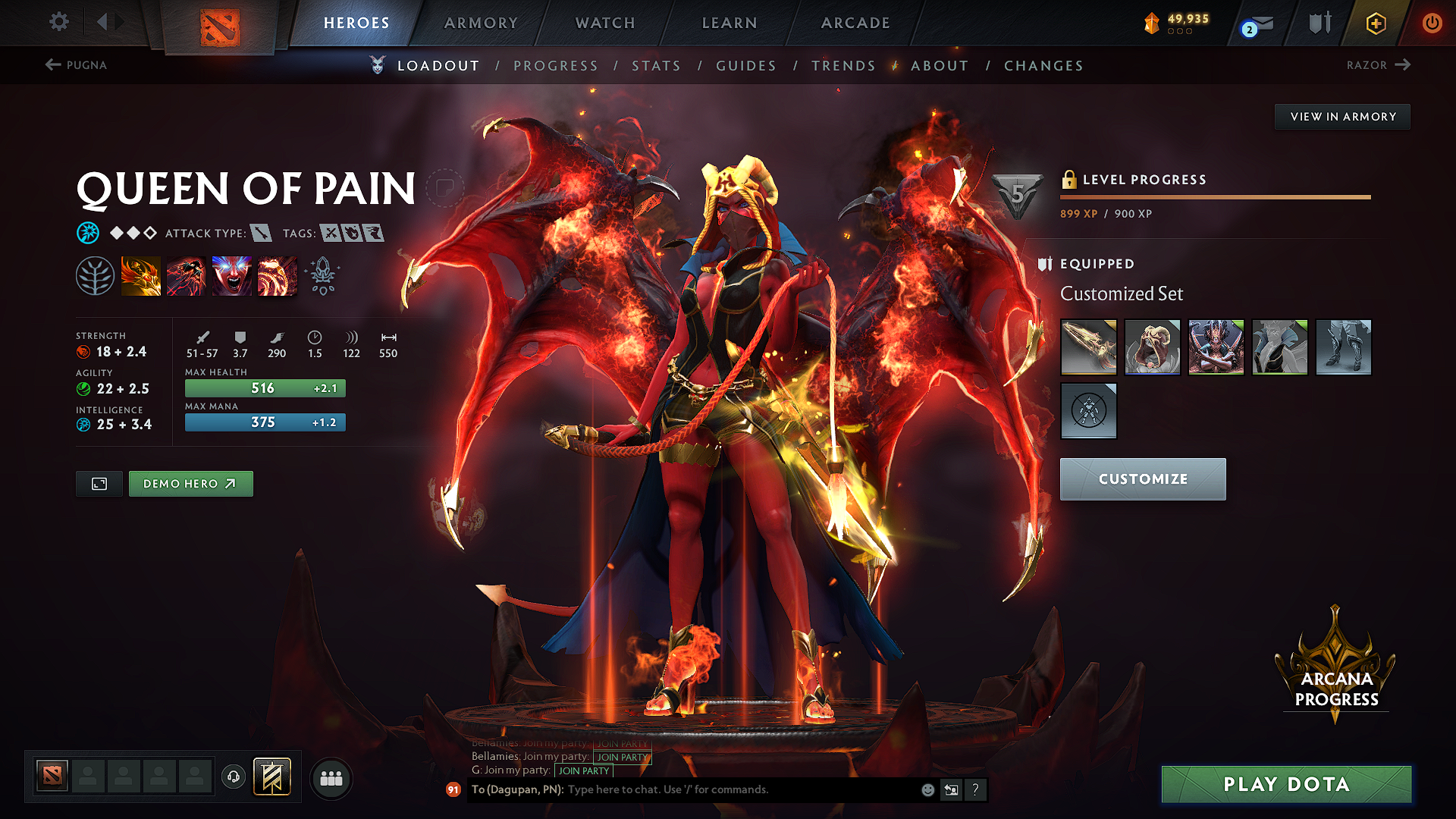The height and width of the screenshot is (819, 1456).
Task: Select the equipped weapon thumbnail
Action: 1088,347
